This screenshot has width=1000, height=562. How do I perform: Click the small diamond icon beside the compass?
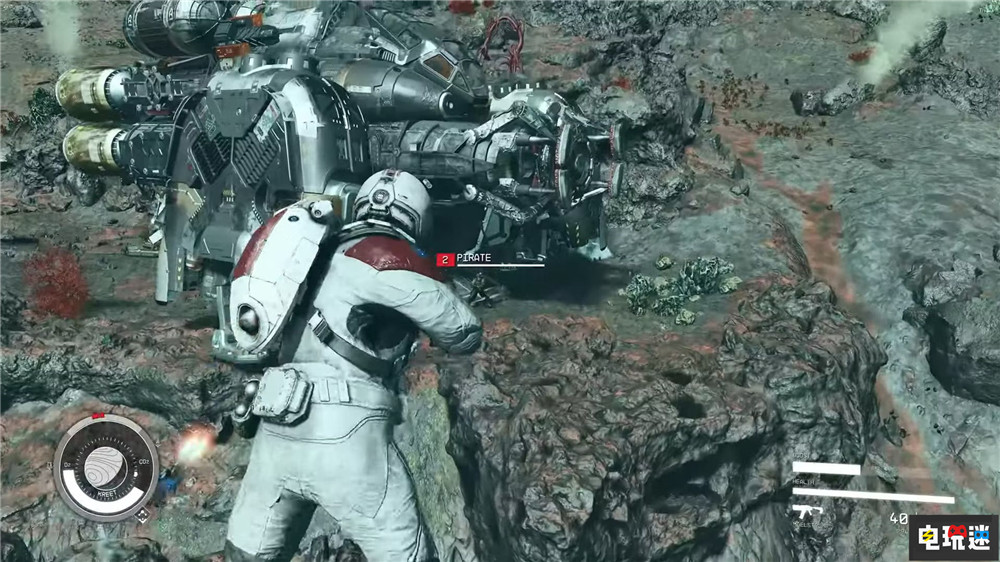click(x=143, y=516)
